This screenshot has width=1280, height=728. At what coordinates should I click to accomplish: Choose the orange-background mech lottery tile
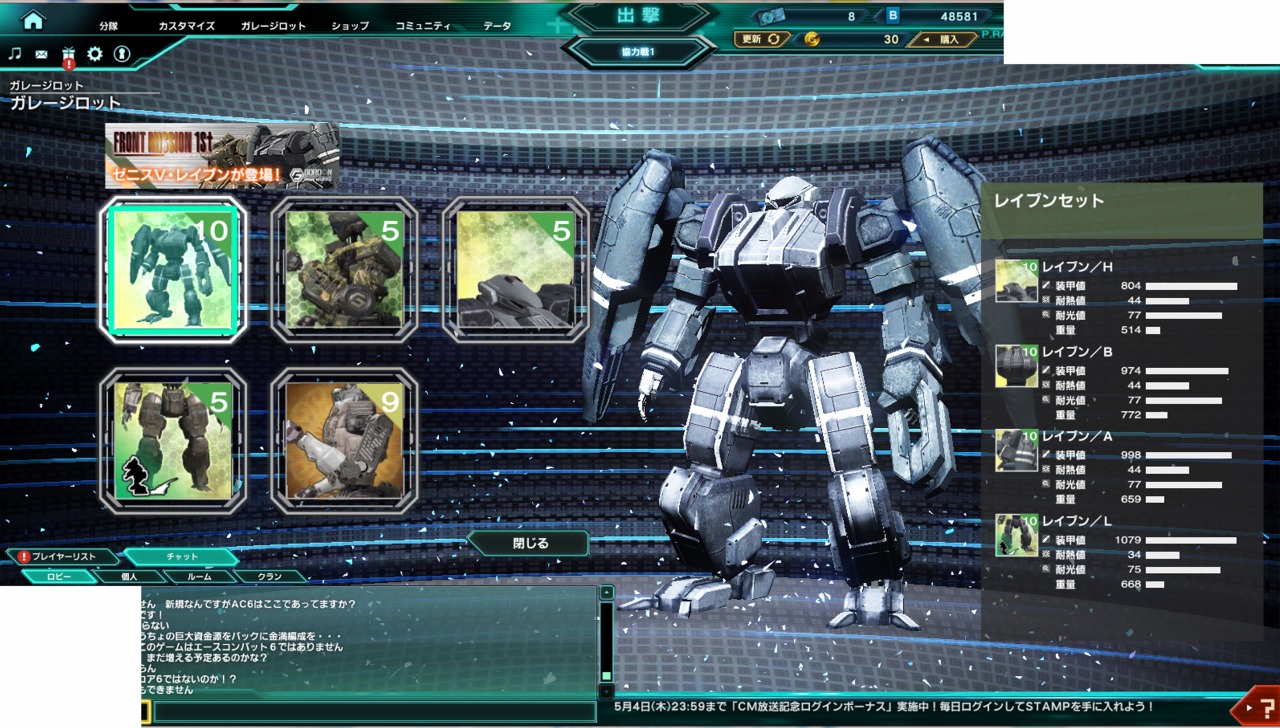coord(344,441)
